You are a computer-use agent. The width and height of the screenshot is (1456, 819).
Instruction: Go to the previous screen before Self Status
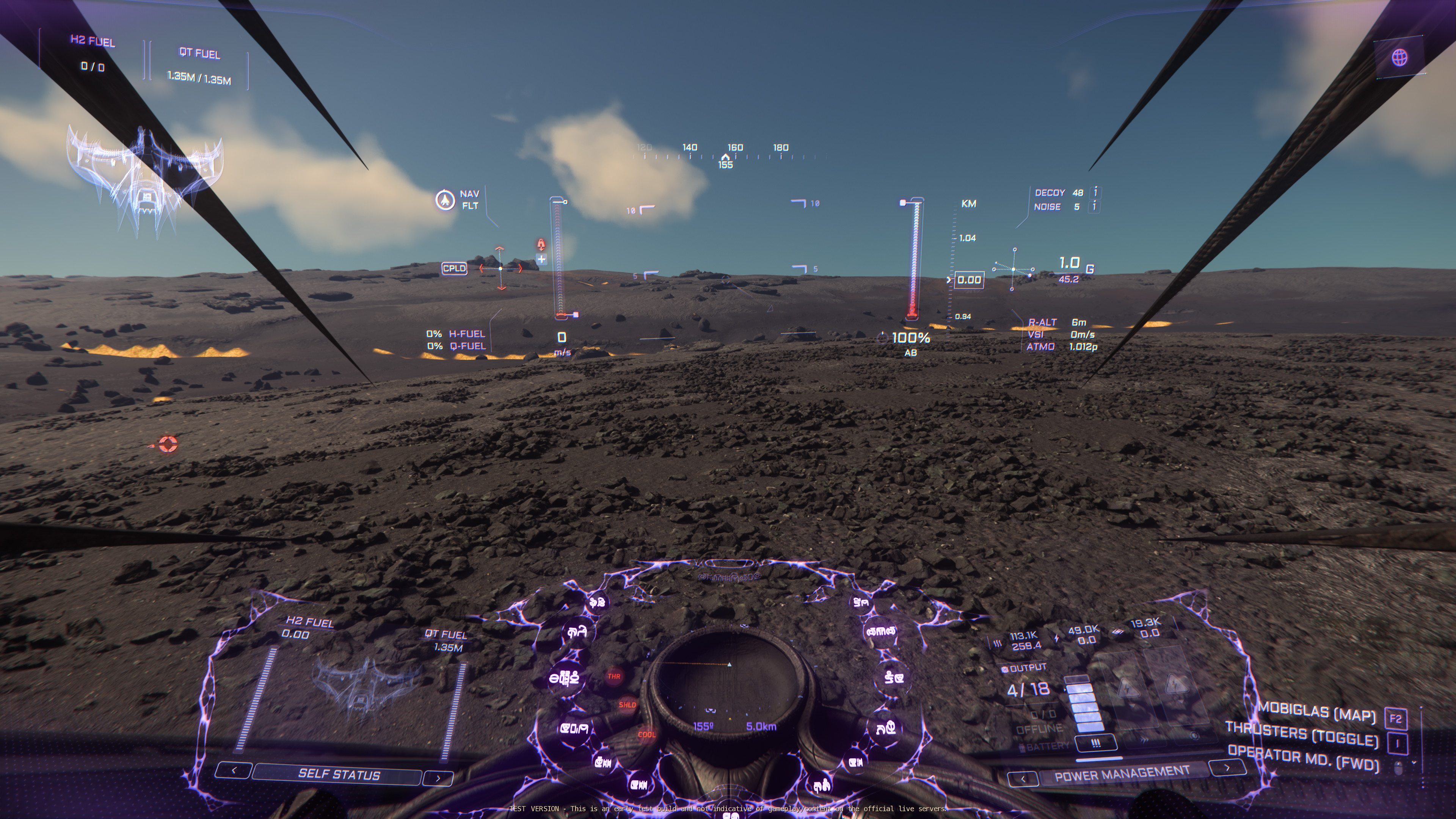tap(234, 770)
